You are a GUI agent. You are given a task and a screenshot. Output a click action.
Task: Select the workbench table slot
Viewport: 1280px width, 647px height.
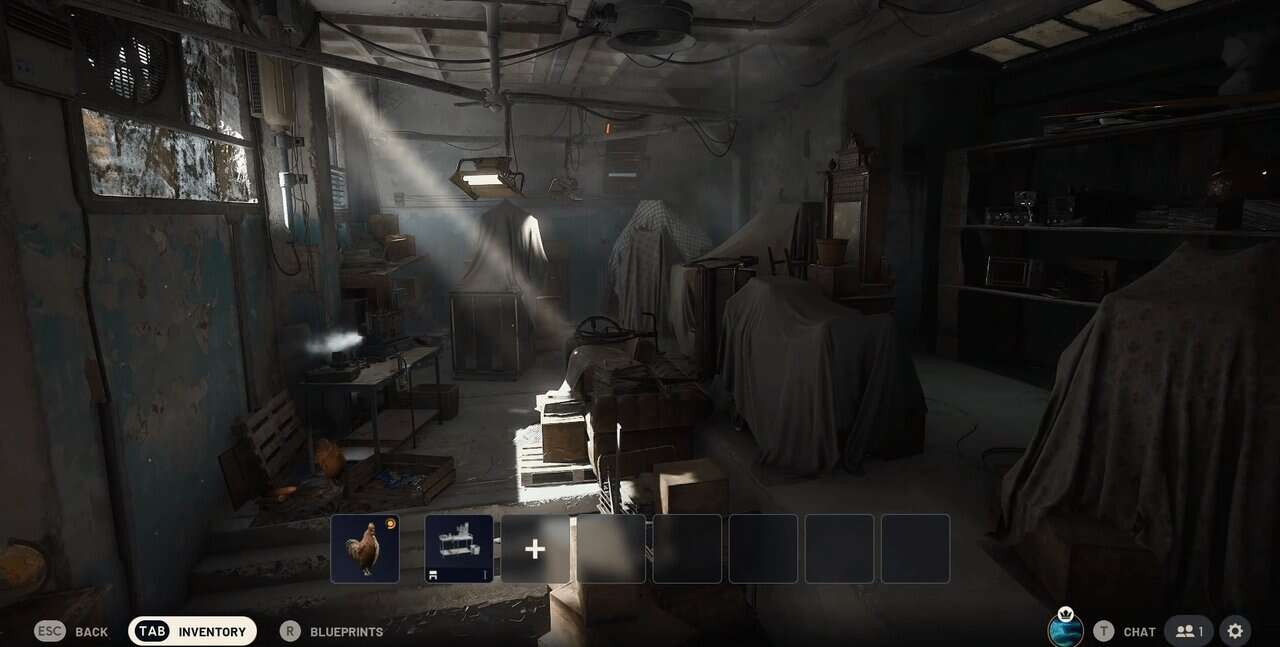point(459,548)
